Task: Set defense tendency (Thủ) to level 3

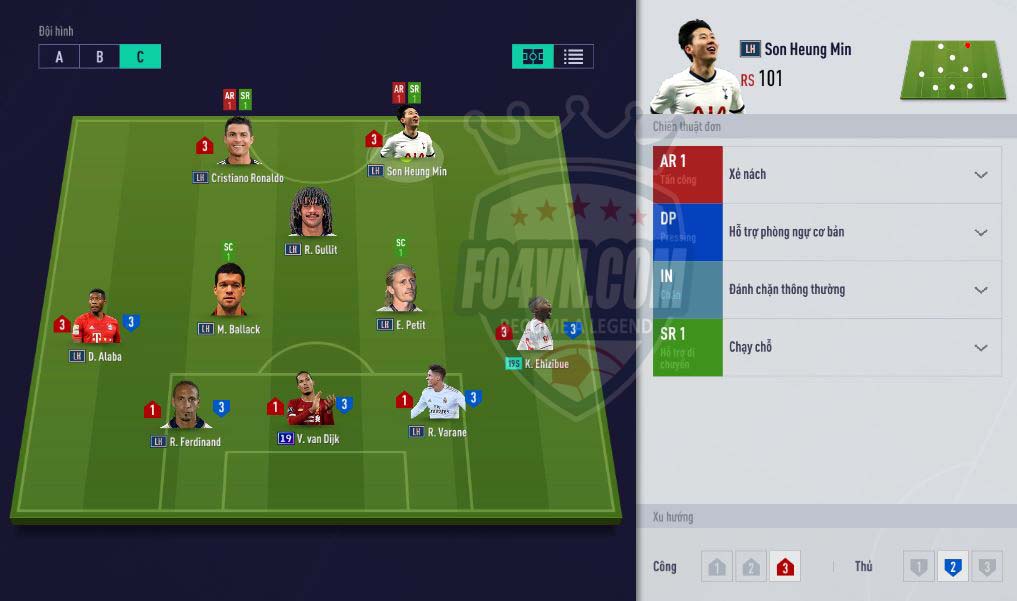Action: tap(986, 567)
